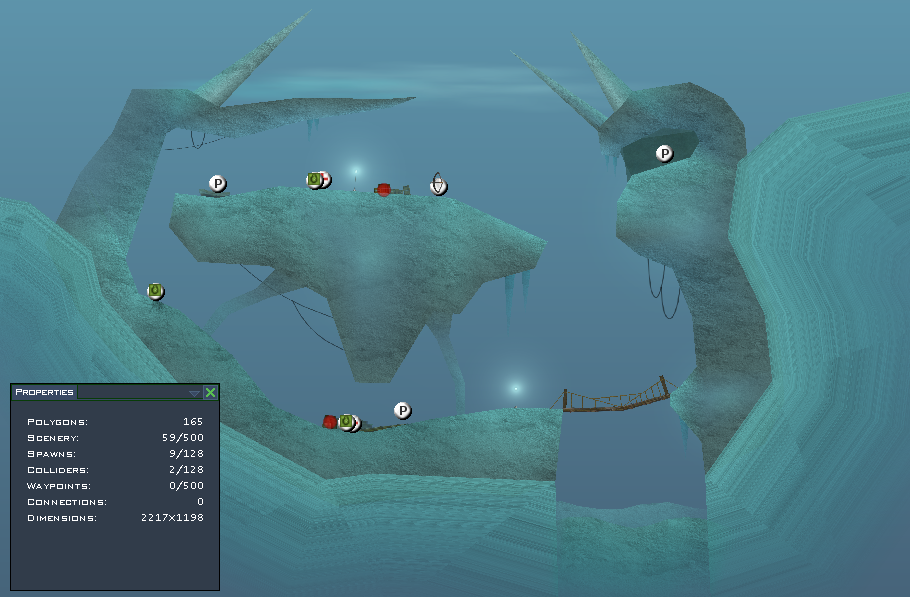Viewport: 910px width, 597px height.
Task: Close the Properties panel
Action: click(210, 393)
